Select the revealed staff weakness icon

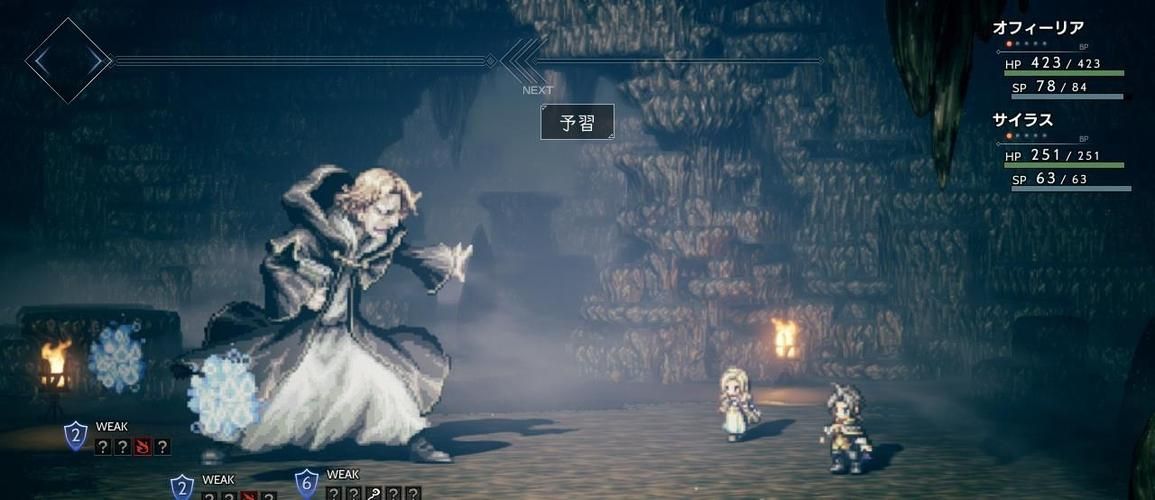[373, 493]
